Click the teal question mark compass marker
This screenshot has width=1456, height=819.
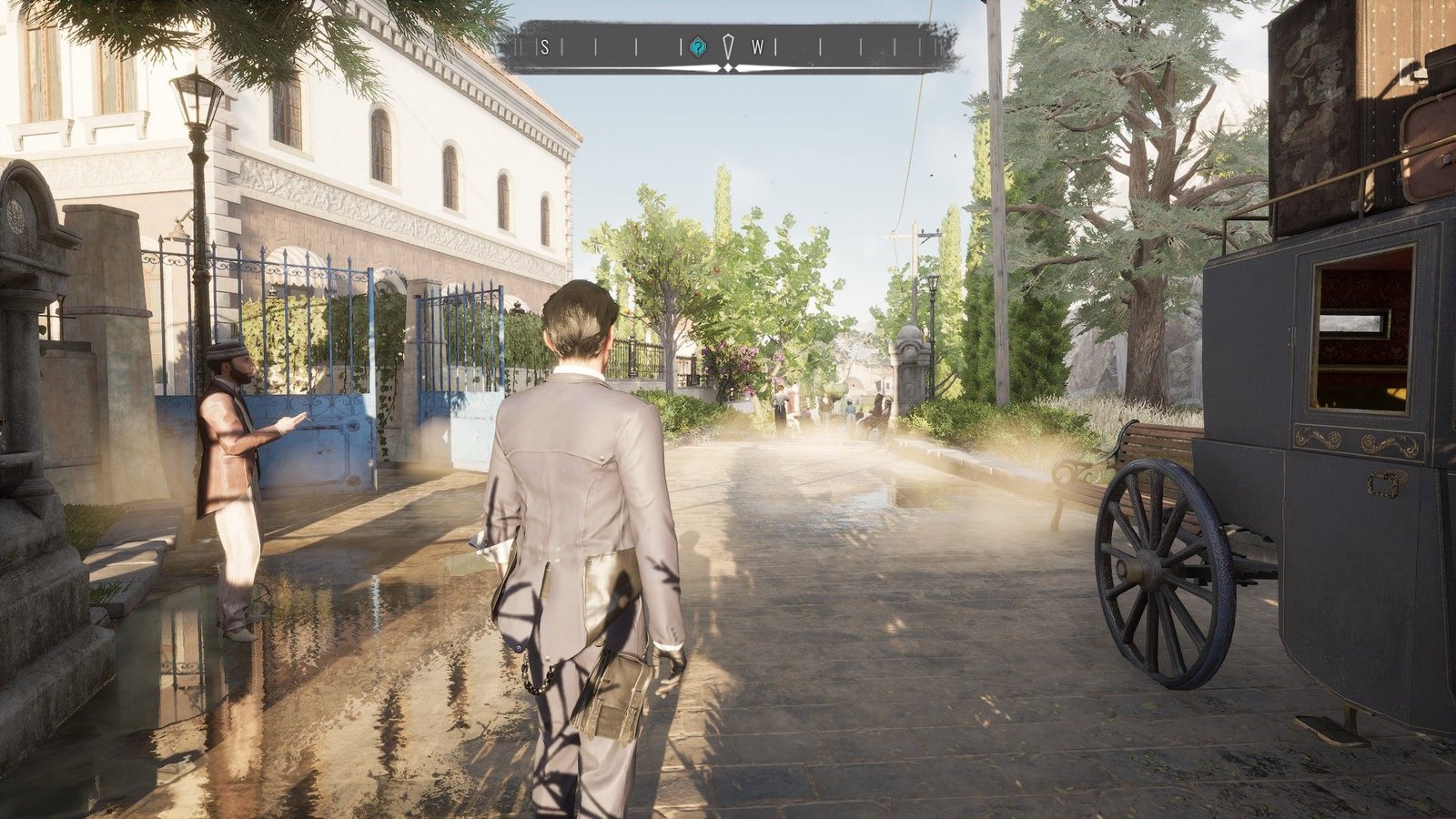click(x=697, y=47)
